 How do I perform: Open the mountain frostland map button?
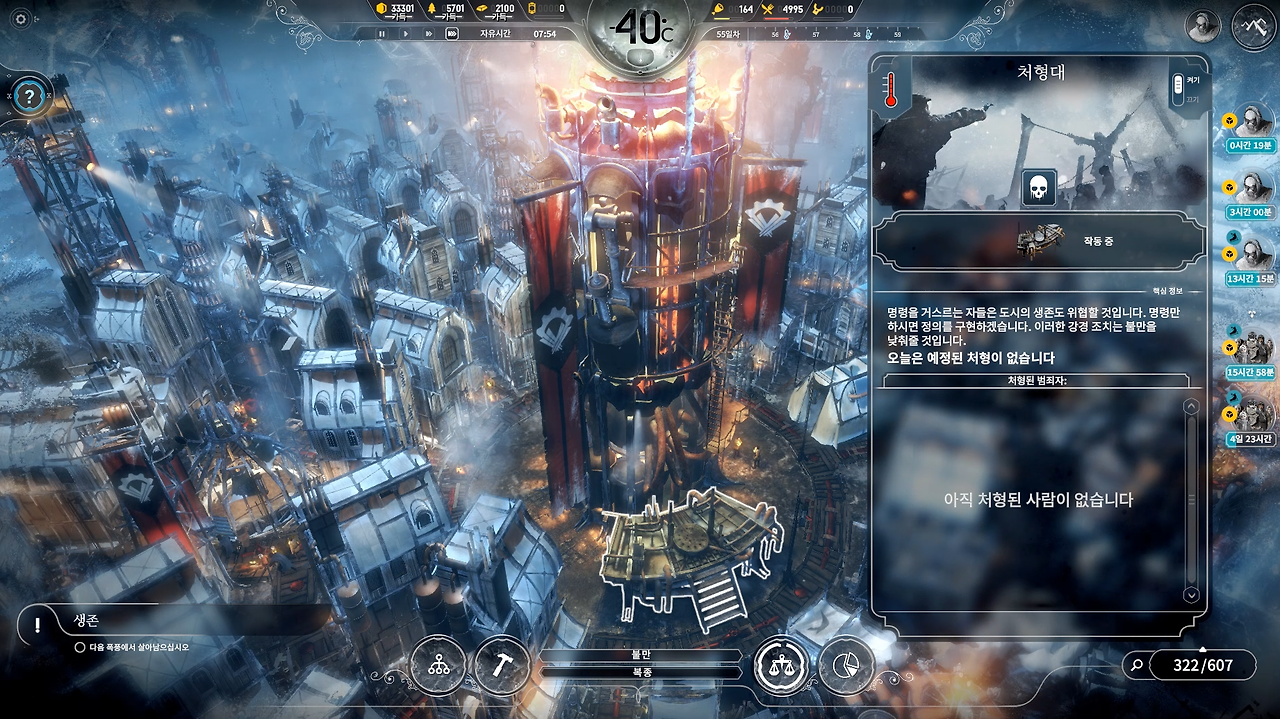[x=1254, y=26]
